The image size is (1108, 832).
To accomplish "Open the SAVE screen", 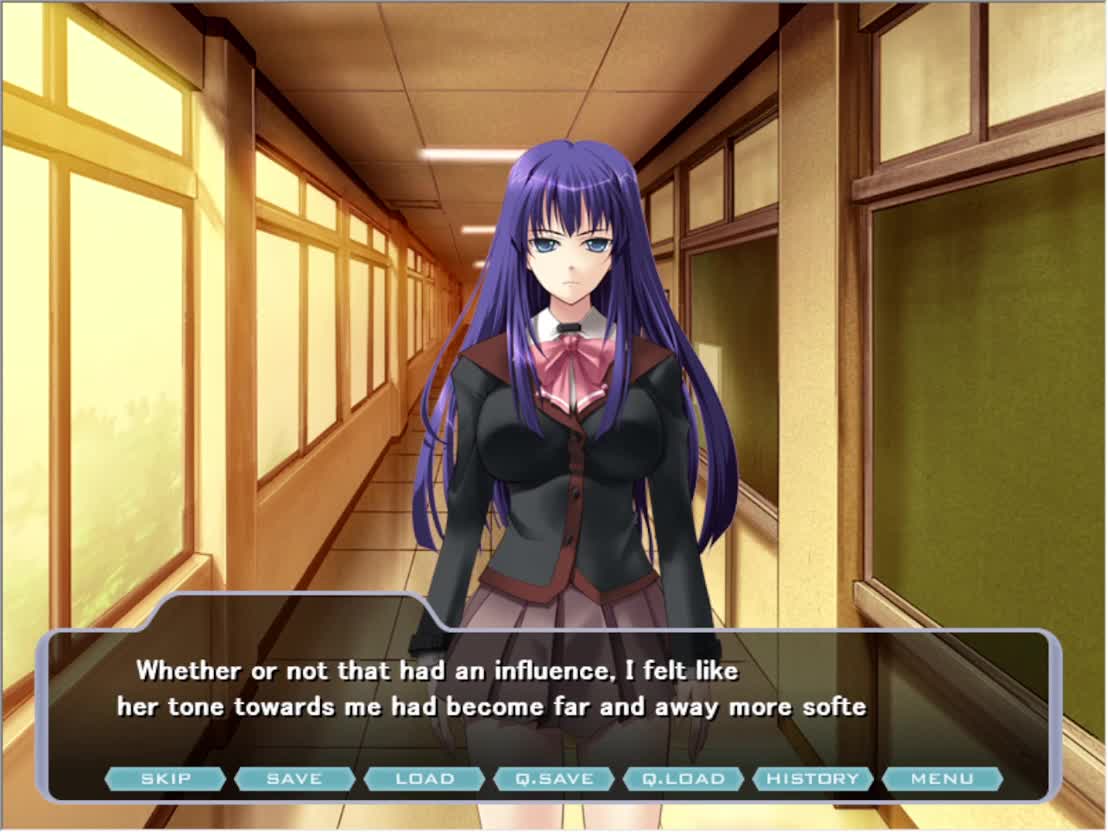I will pyautogui.click(x=294, y=779).
